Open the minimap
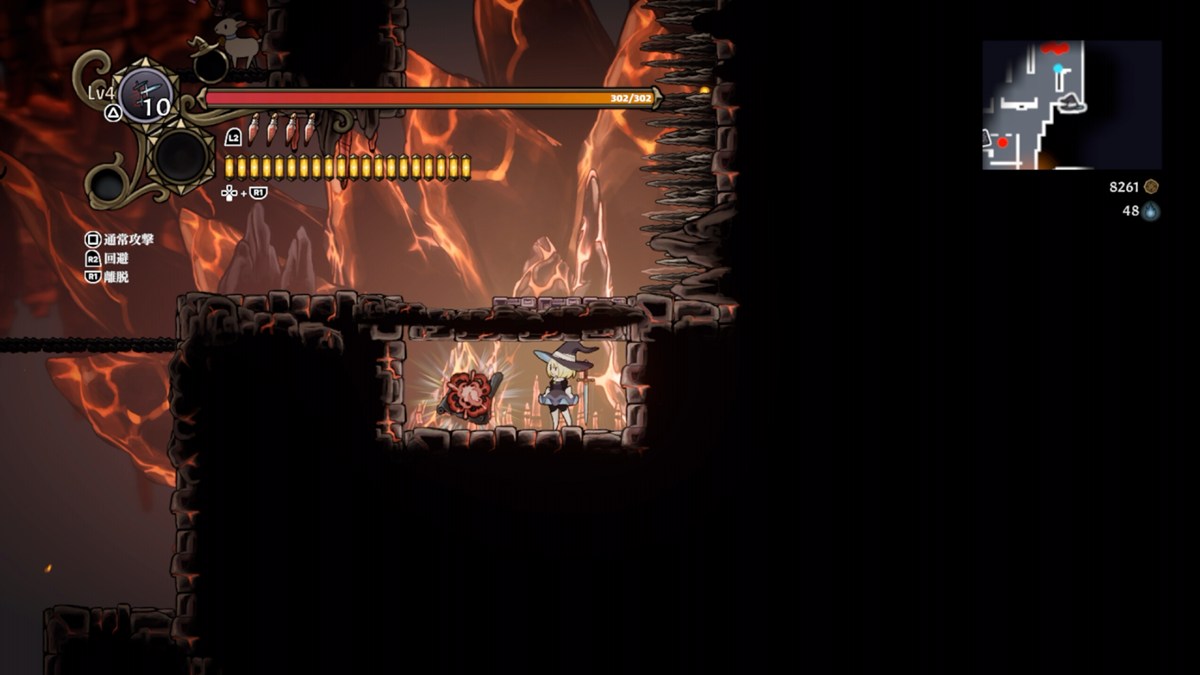 [x=1071, y=105]
